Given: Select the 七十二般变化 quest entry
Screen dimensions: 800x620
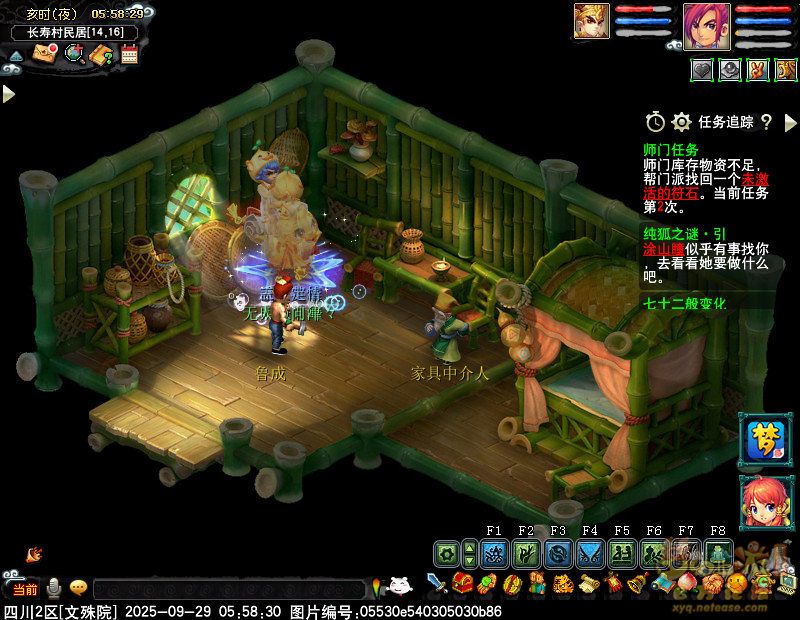Looking at the screenshot, I should point(684,303).
